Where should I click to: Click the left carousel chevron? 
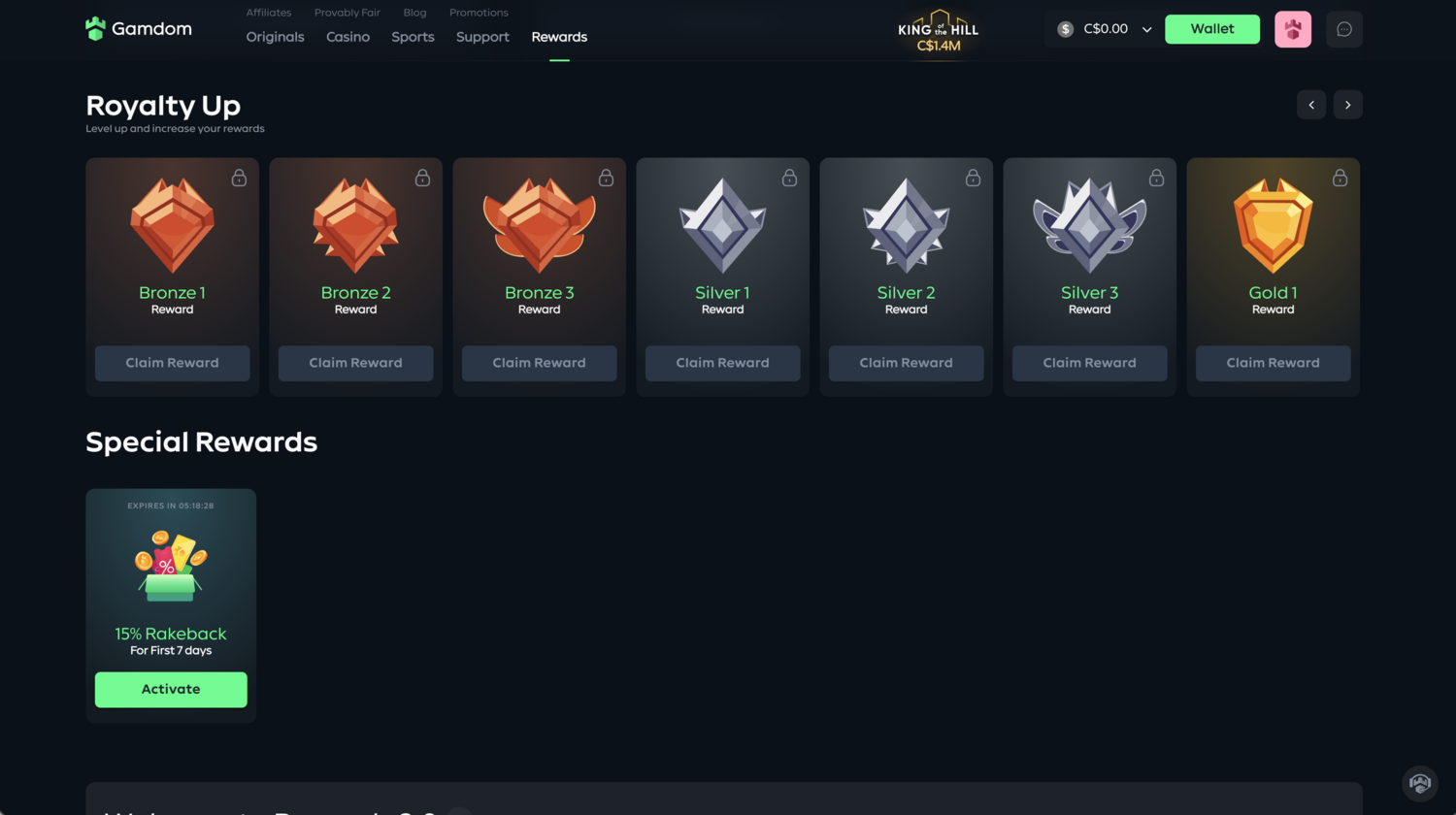(x=1311, y=104)
